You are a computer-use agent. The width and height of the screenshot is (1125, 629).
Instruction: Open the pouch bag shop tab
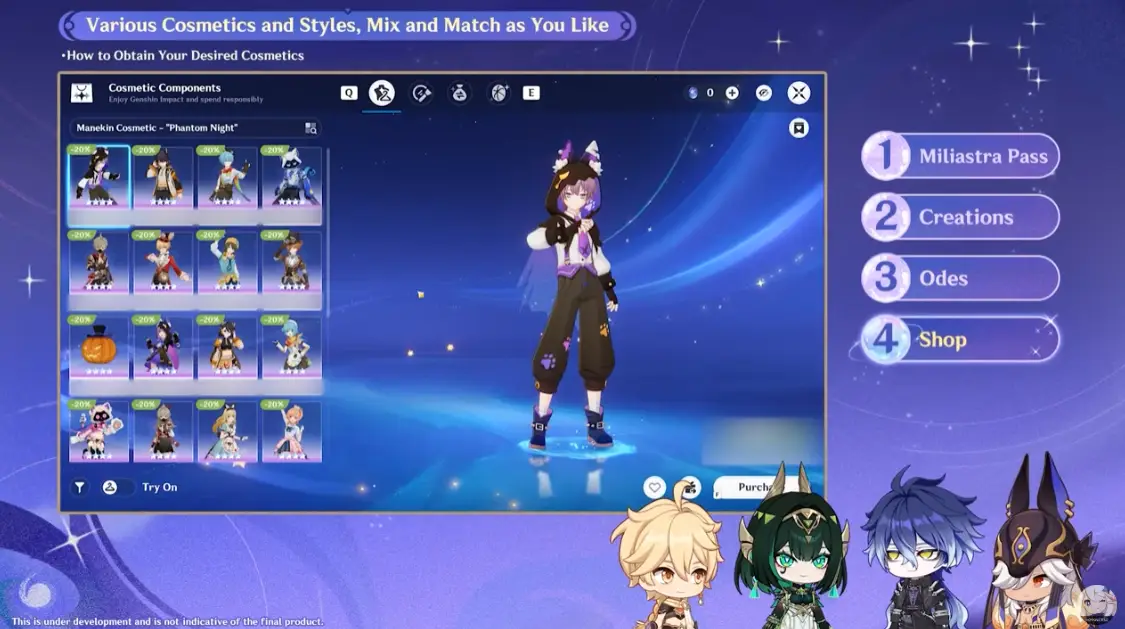(x=459, y=93)
